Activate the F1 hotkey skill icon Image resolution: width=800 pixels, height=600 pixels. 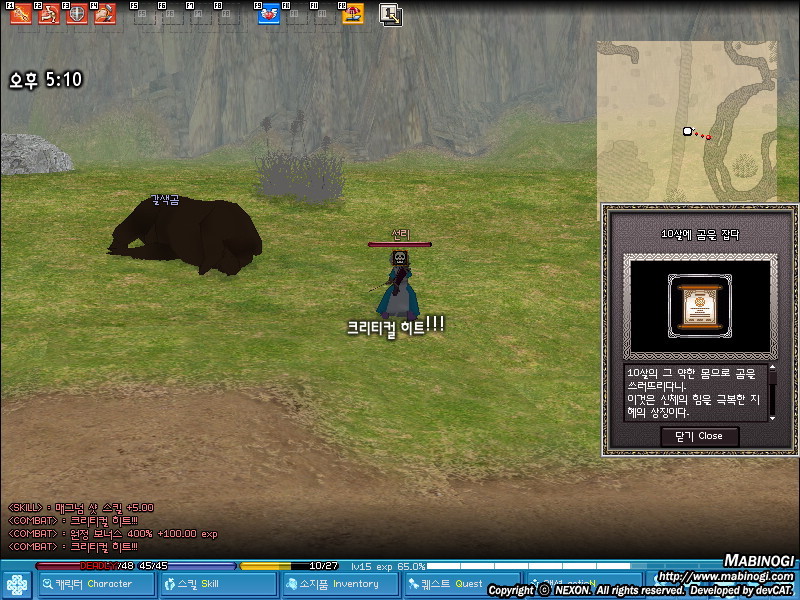pos(19,14)
